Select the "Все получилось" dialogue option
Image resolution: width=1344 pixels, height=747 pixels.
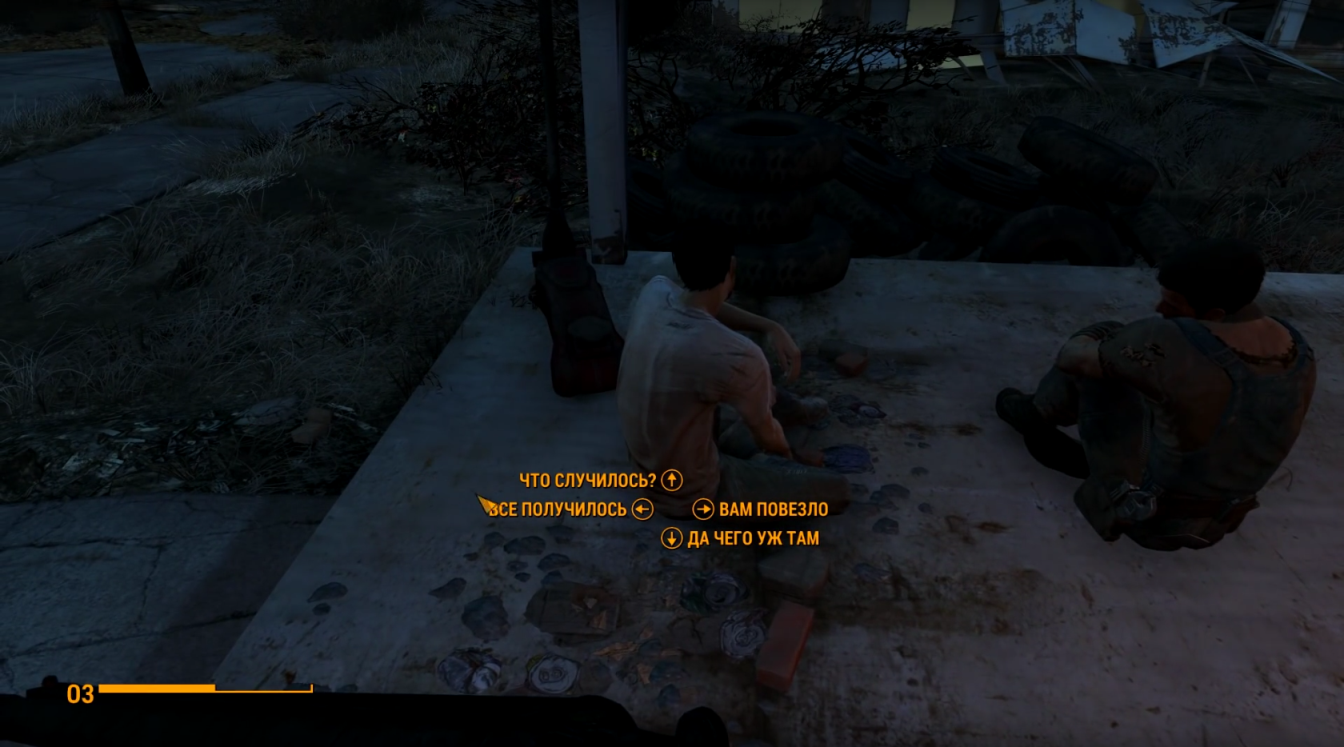(x=559, y=510)
